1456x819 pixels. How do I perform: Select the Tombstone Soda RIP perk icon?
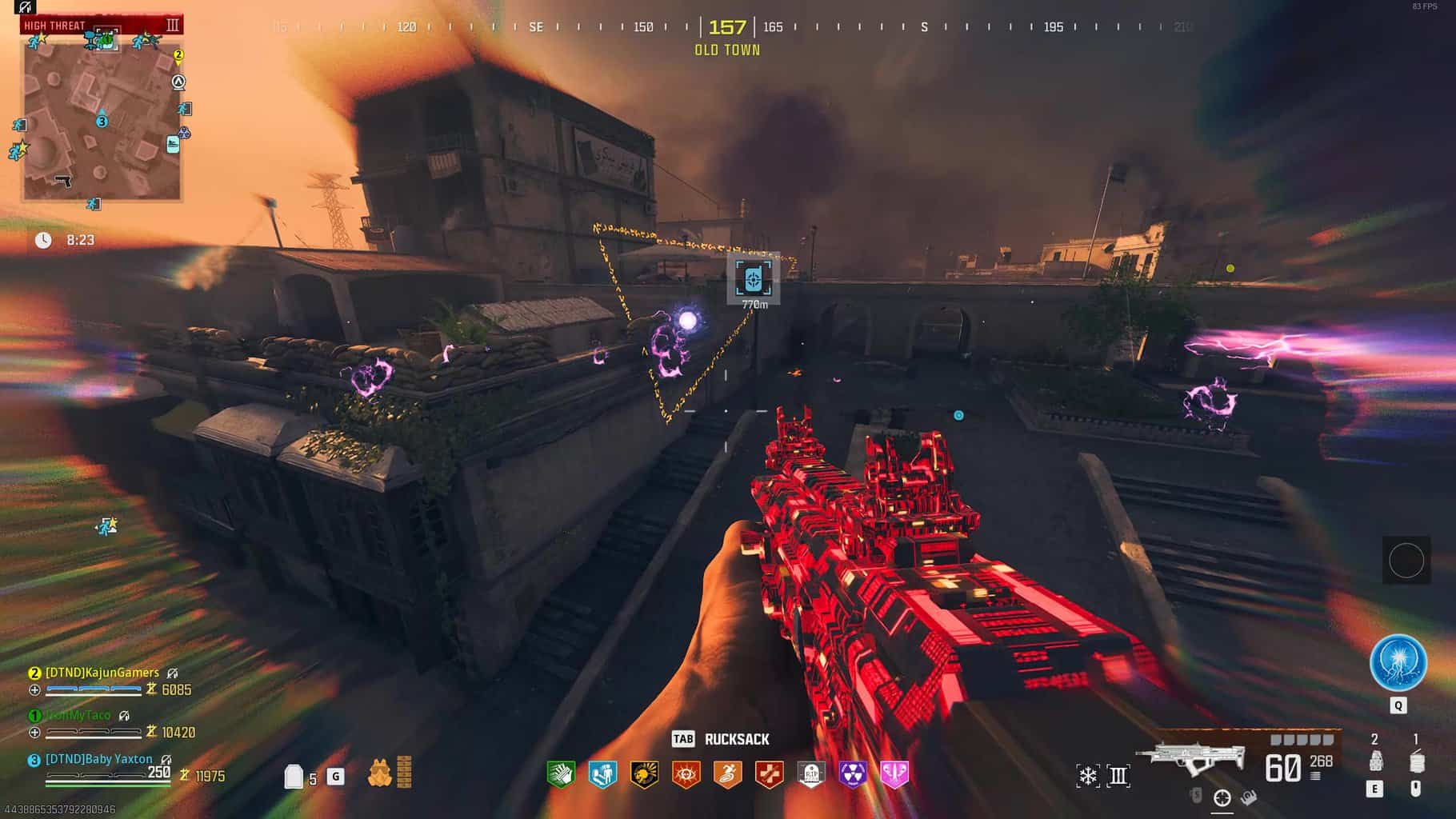810,773
